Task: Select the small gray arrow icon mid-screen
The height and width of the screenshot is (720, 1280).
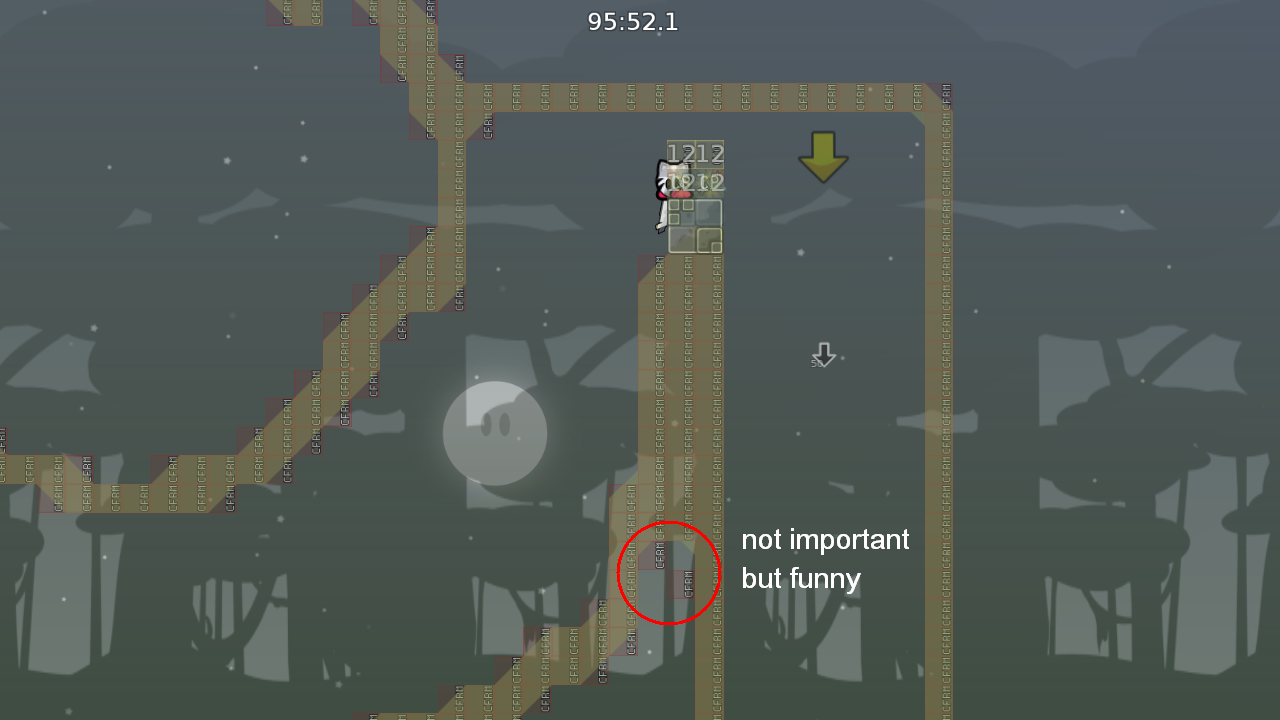Action: 822,355
